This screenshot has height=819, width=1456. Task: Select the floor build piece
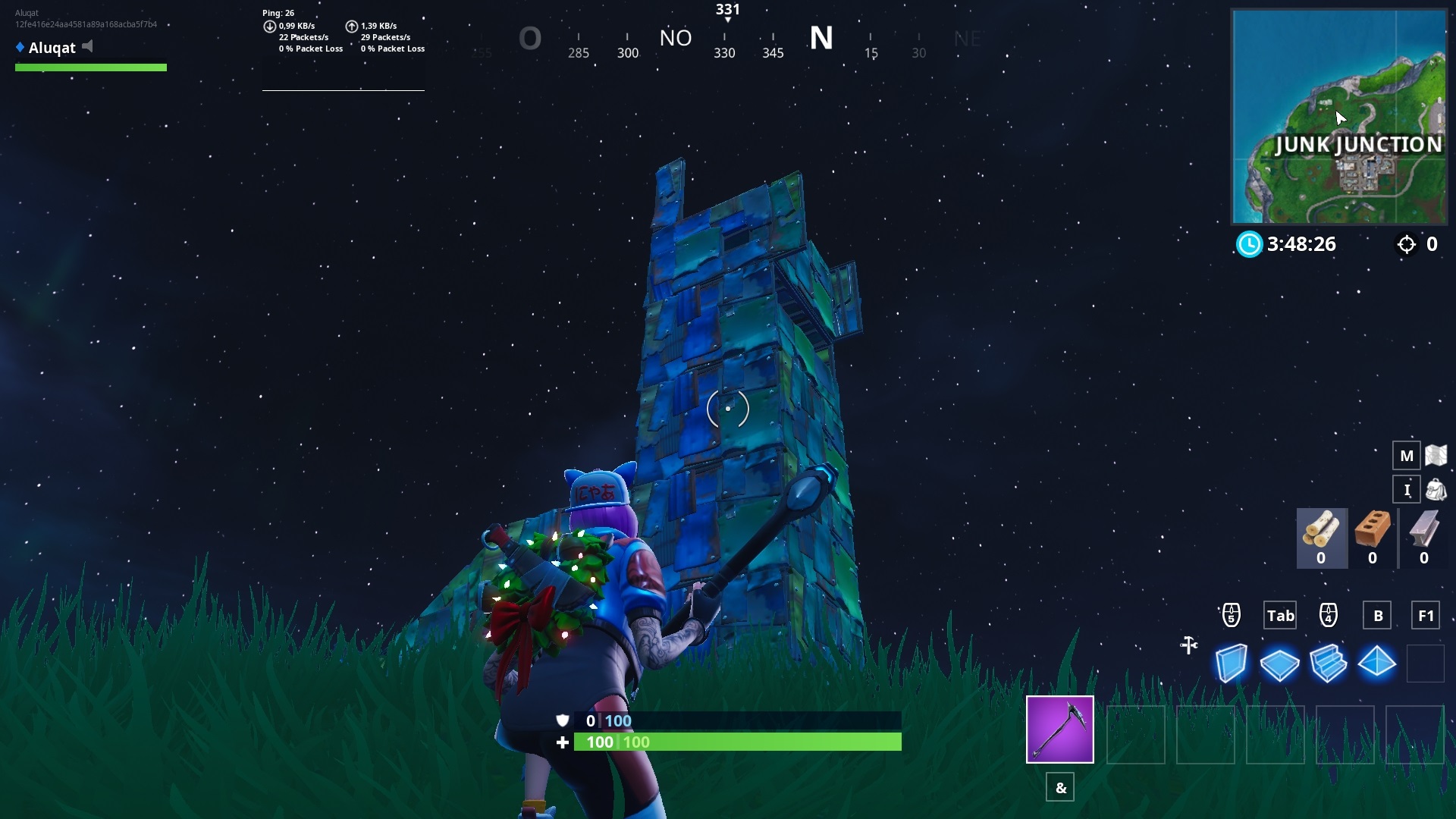click(x=1280, y=663)
